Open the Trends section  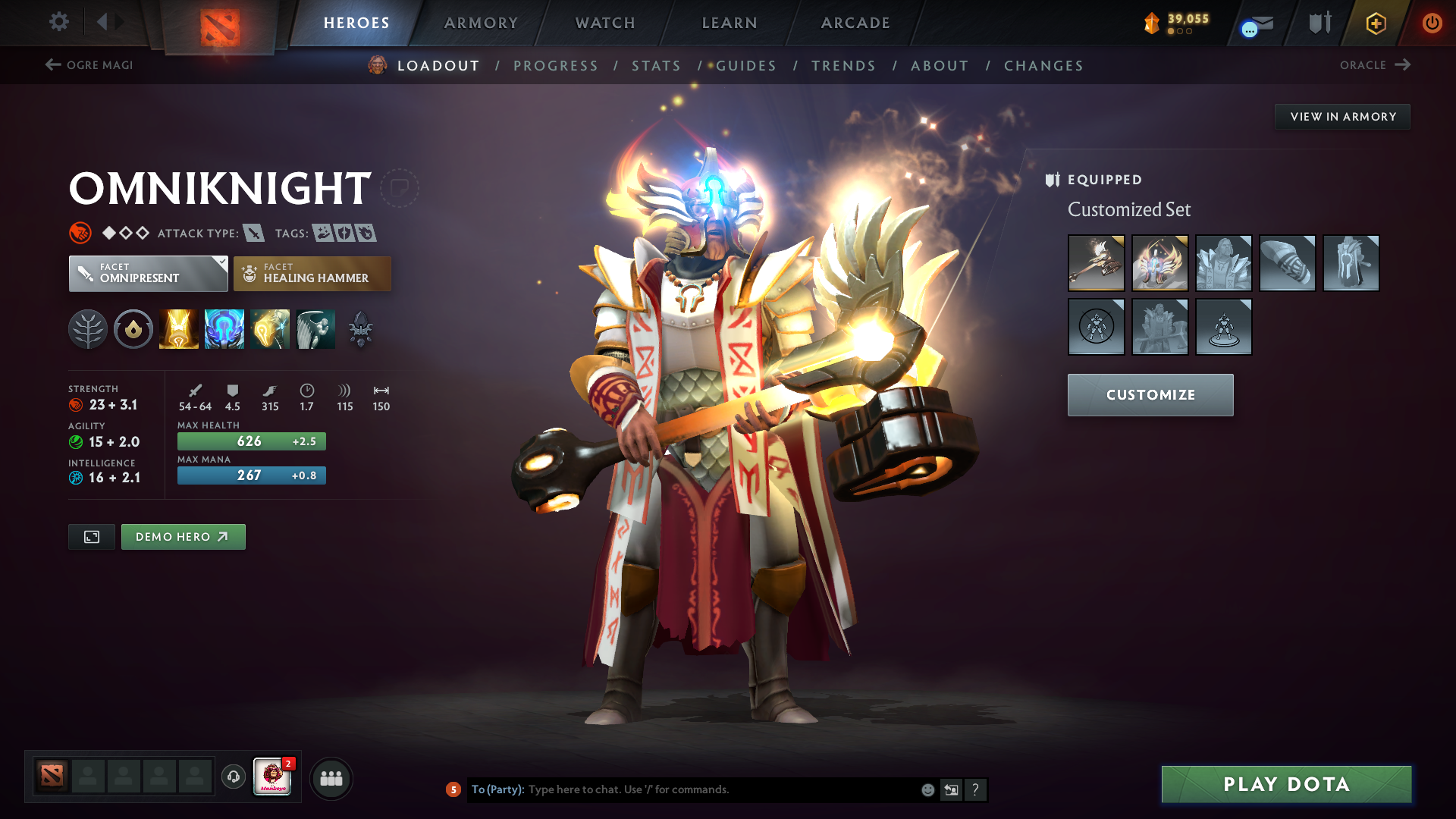point(843,66)
